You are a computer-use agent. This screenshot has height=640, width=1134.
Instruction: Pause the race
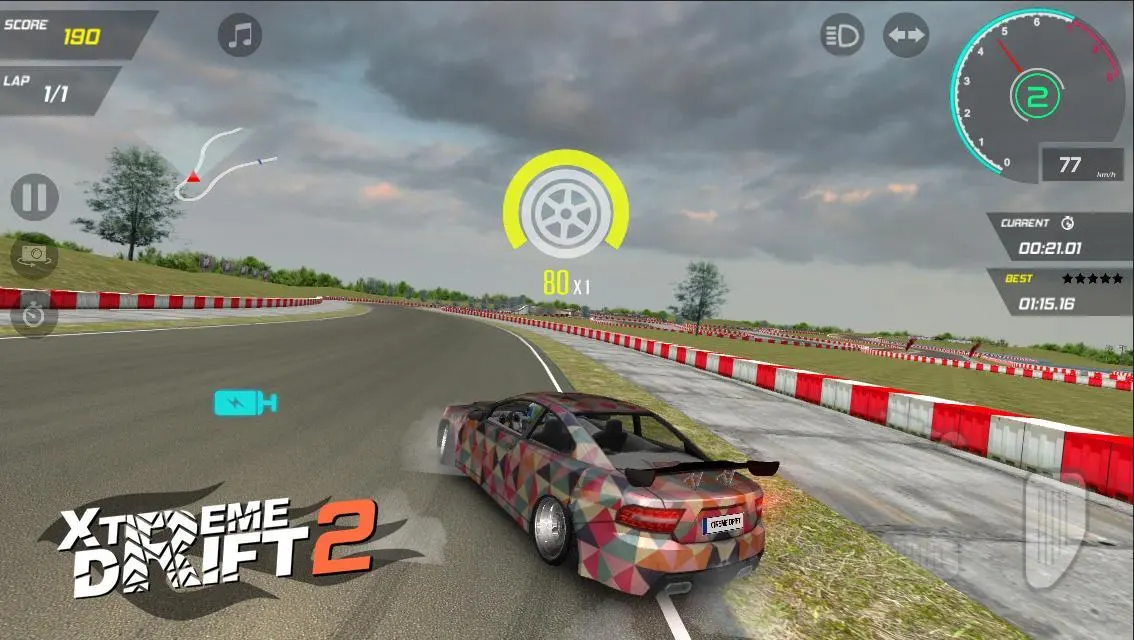(x=34, y=197)
